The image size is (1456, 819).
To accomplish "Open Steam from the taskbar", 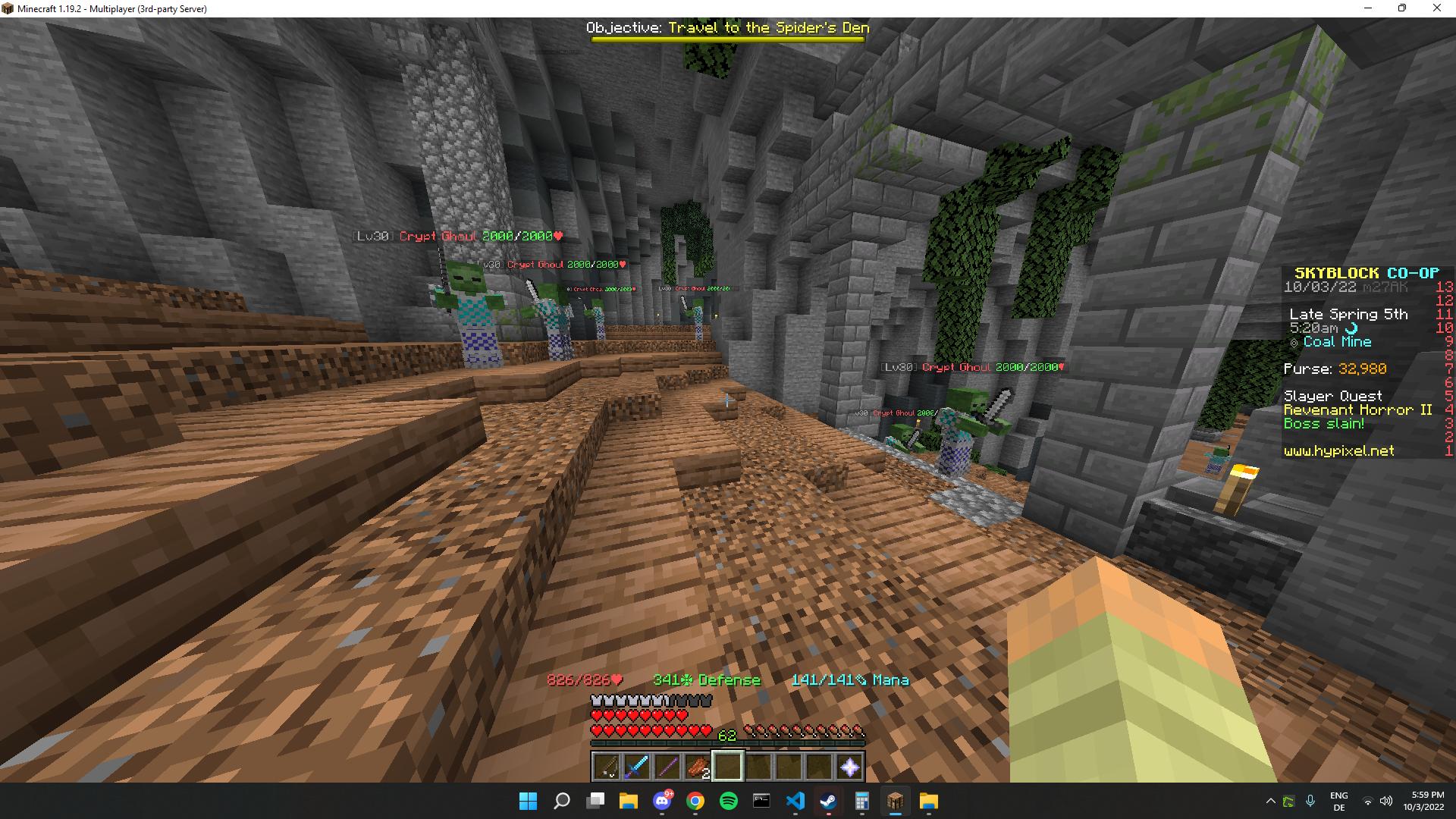I will [827, 802].
